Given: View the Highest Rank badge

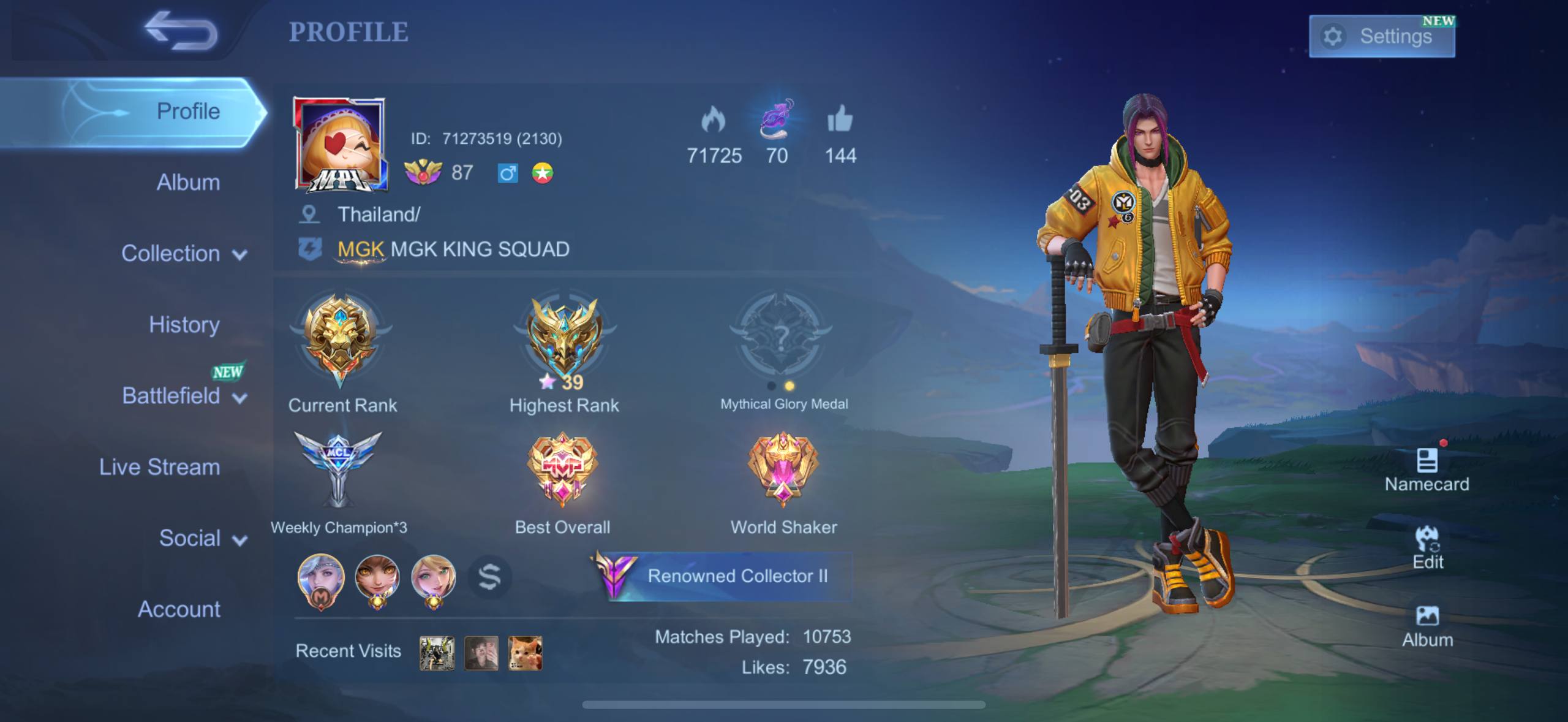Looking at the screenshot, I should pos(563,340).
